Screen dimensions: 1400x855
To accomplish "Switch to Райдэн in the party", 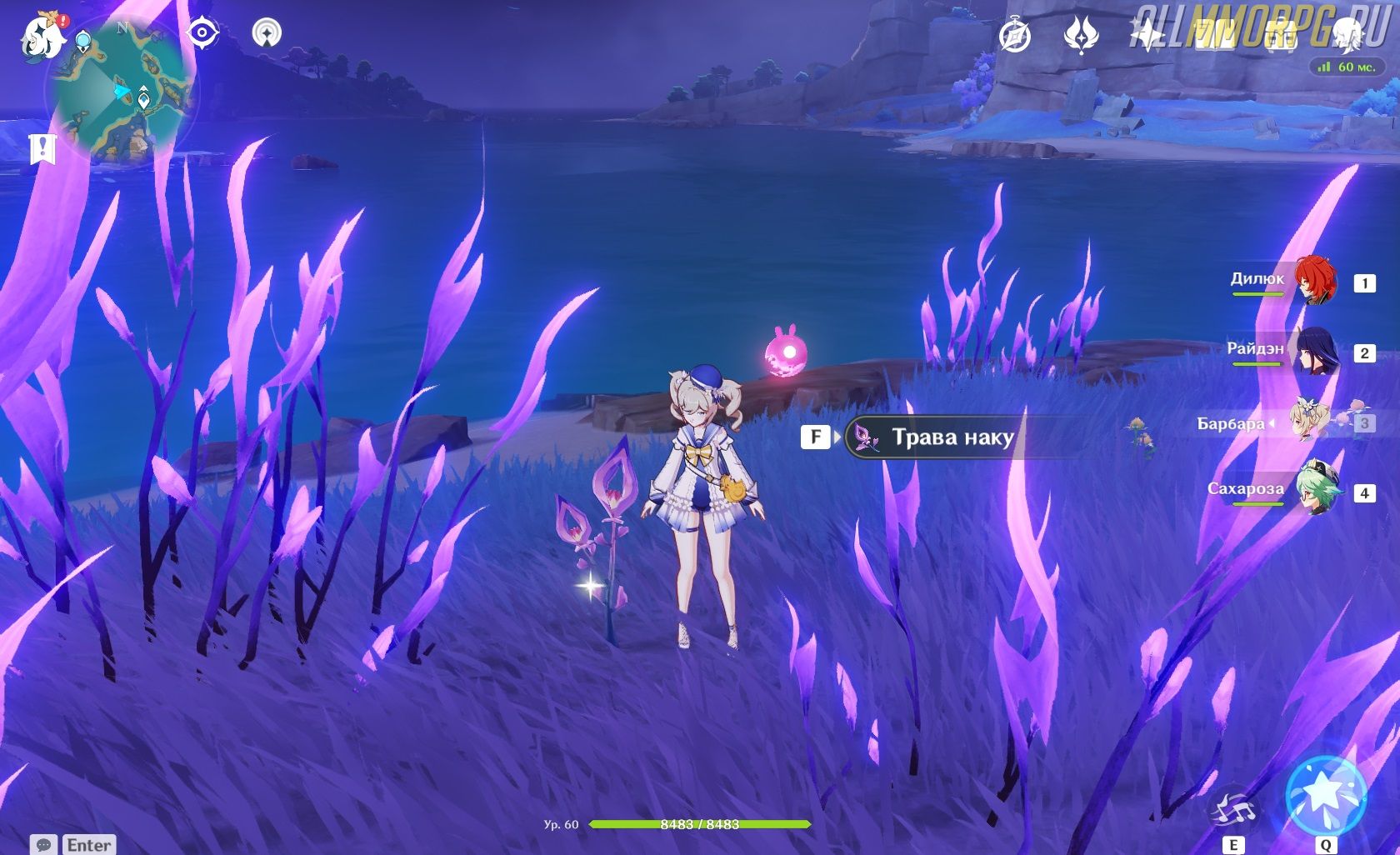I will pos(1315,351).
